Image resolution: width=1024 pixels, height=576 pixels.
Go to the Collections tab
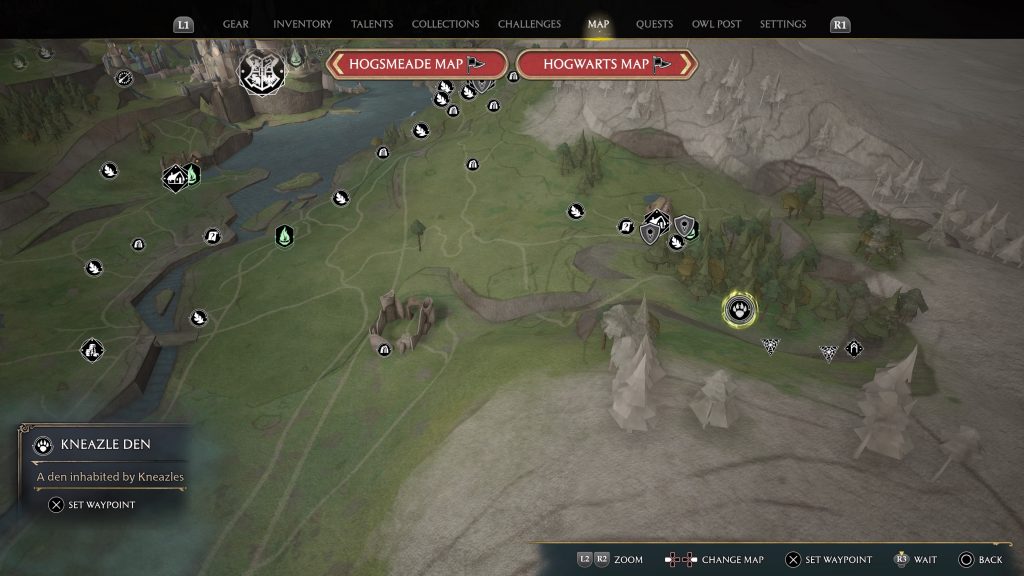445,24
